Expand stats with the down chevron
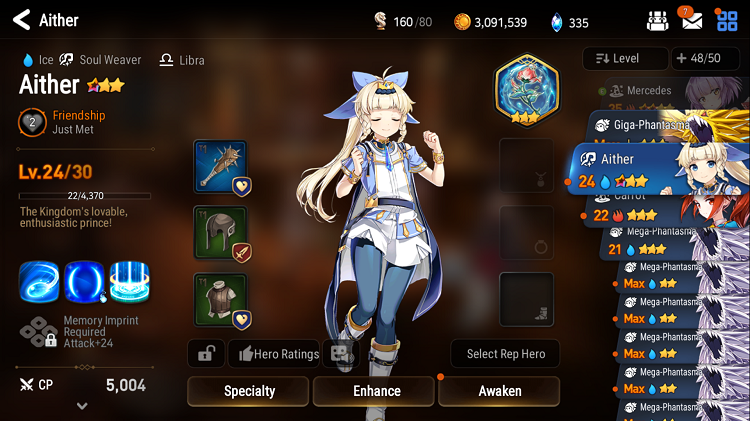Image resolution: width=750 pixels, height=421 pixels. pyautogui.click(x=82, y=406)
